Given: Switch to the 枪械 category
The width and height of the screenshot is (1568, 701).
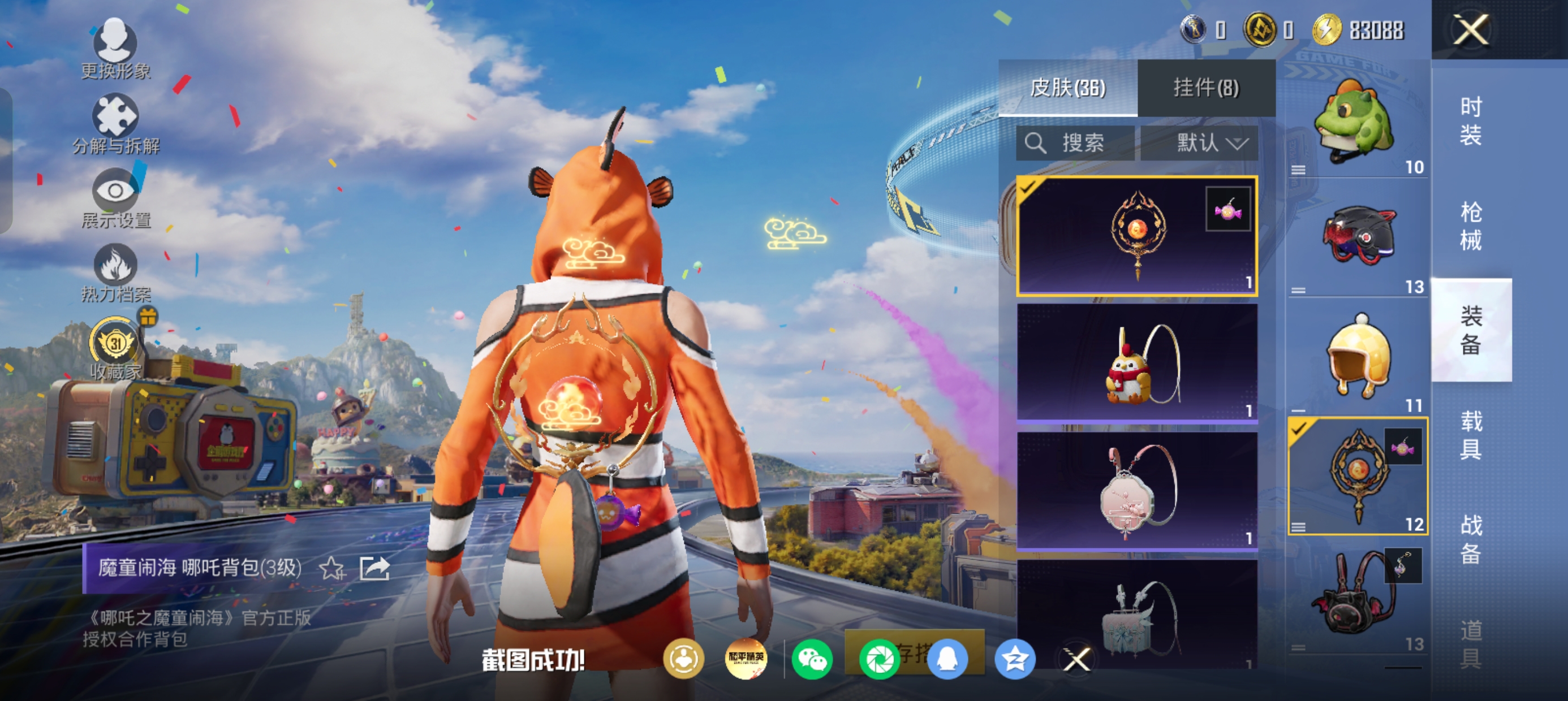Looking at the screenshot, I should click(1471, 226).
